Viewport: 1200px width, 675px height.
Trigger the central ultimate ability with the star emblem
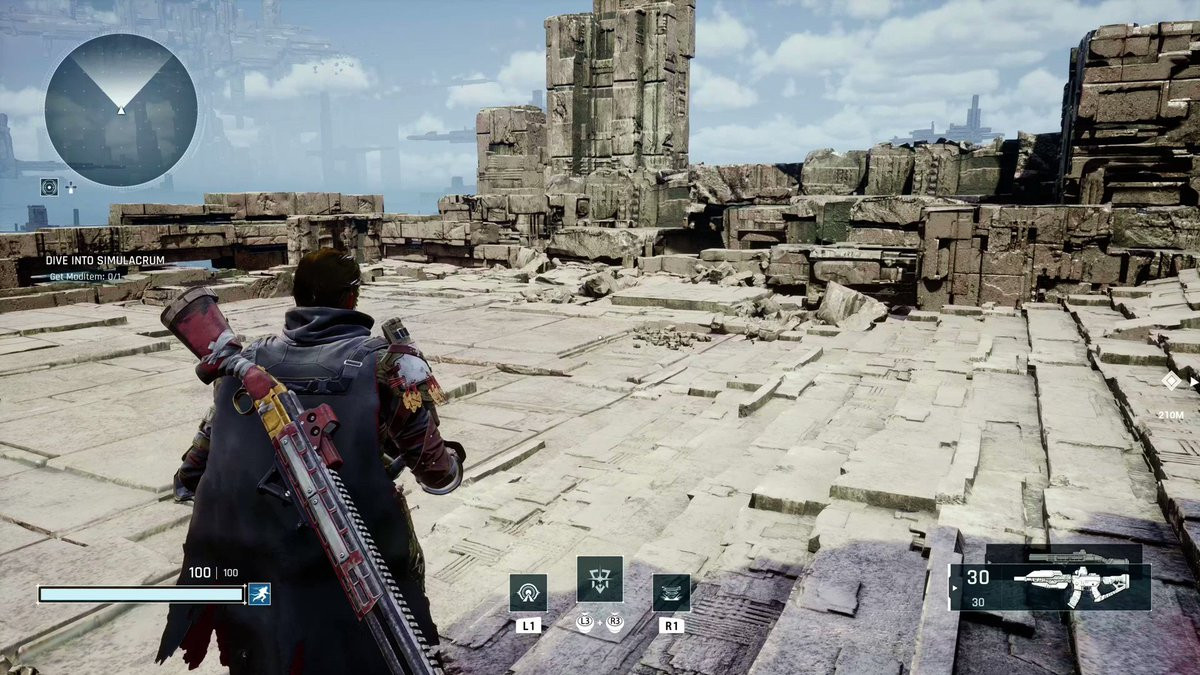599,579
